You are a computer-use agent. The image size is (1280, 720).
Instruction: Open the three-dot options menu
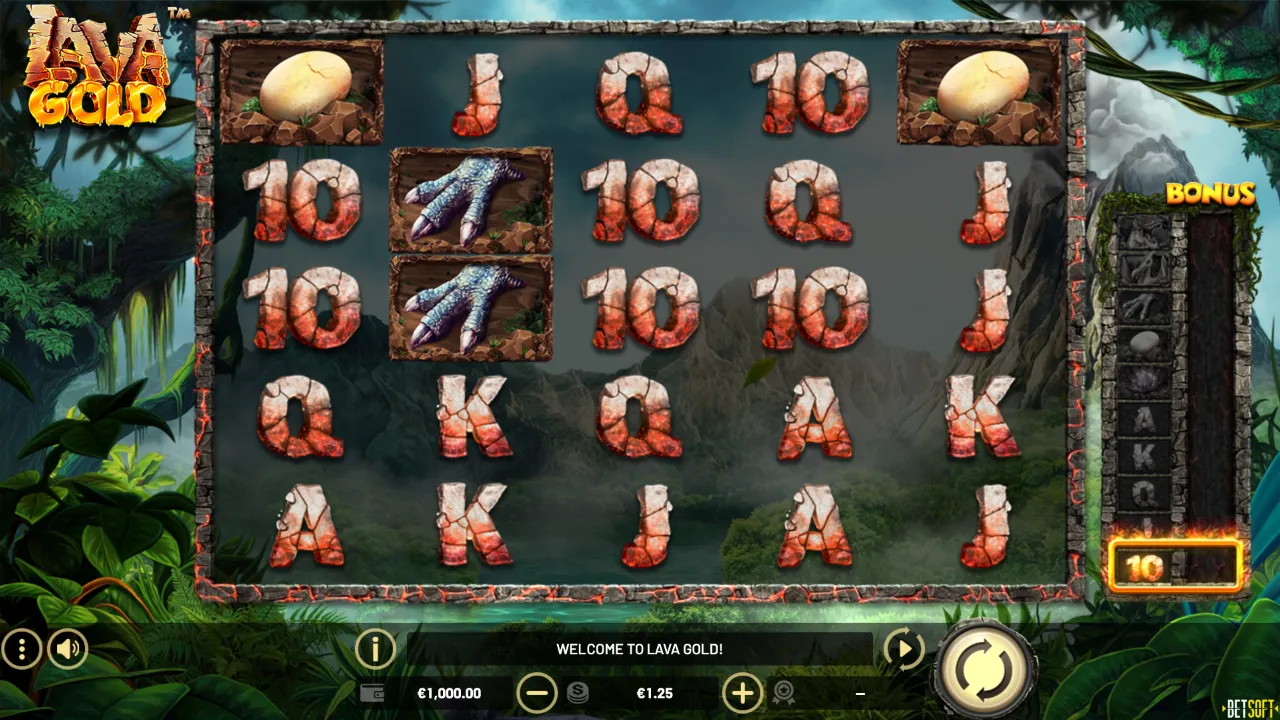point(21,650)
